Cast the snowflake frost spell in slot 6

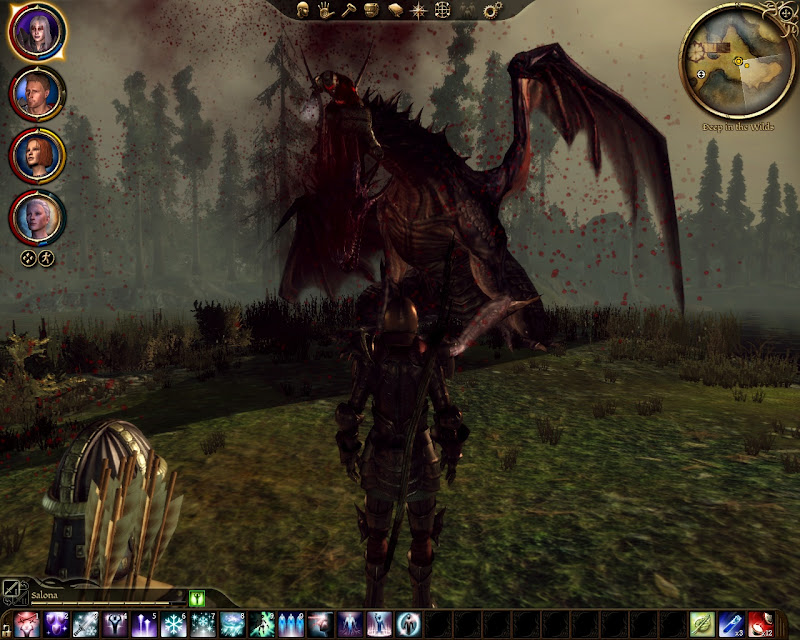[174, 625]
